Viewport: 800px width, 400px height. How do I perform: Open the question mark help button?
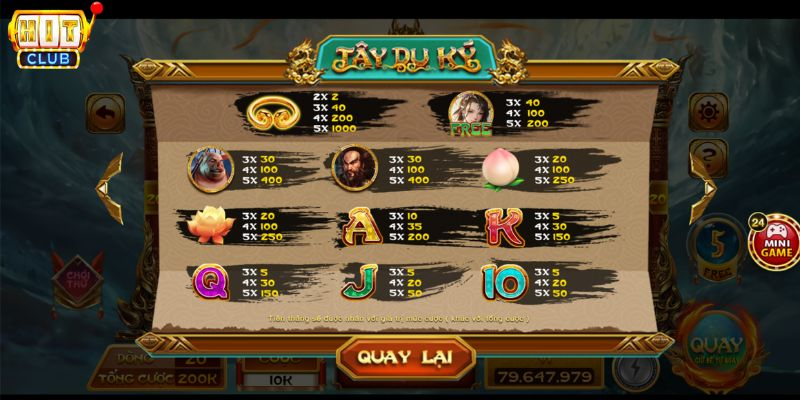click(708, 155)
